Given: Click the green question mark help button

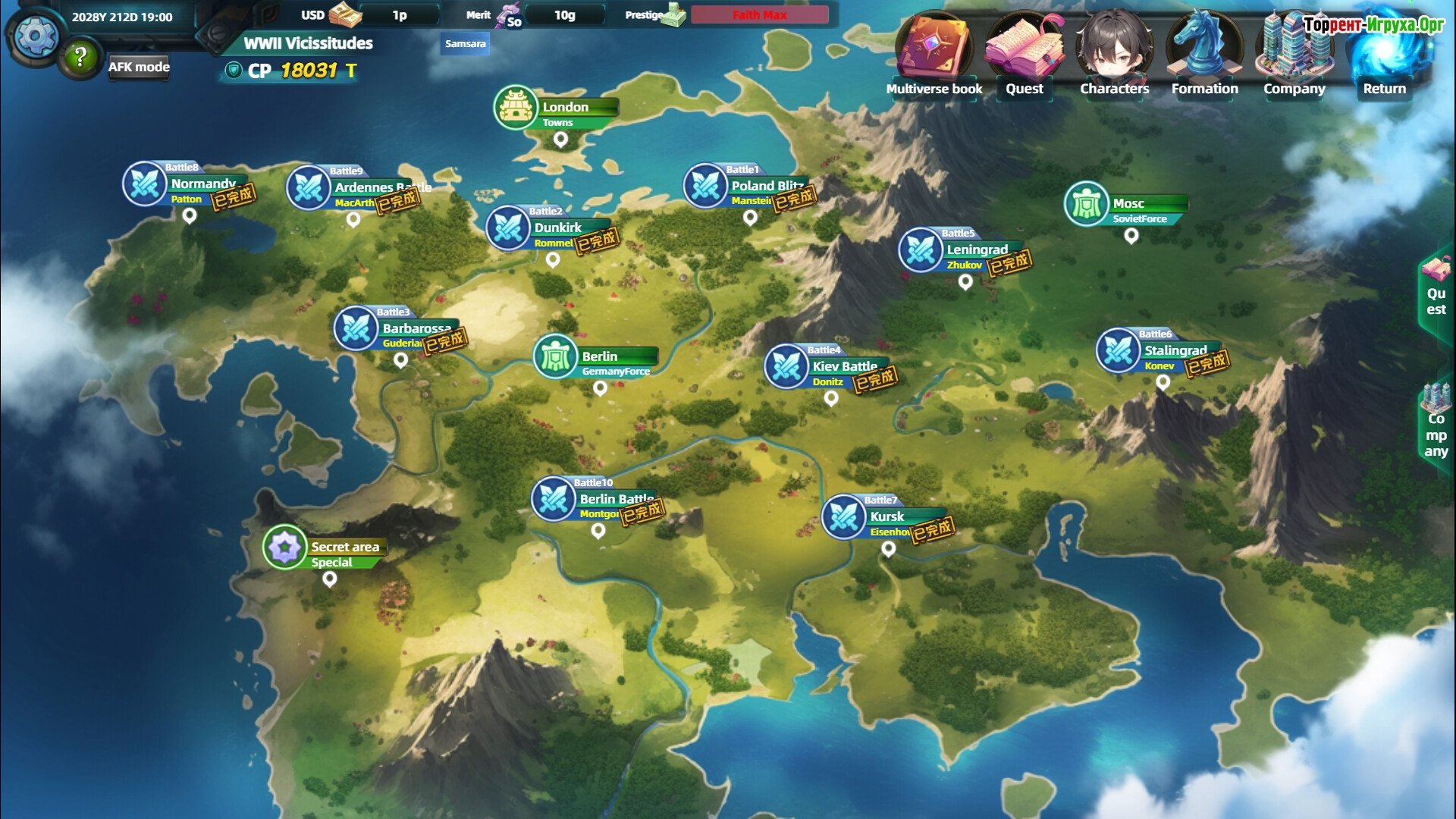Looking at the screenshot, I should click(80, 57).
